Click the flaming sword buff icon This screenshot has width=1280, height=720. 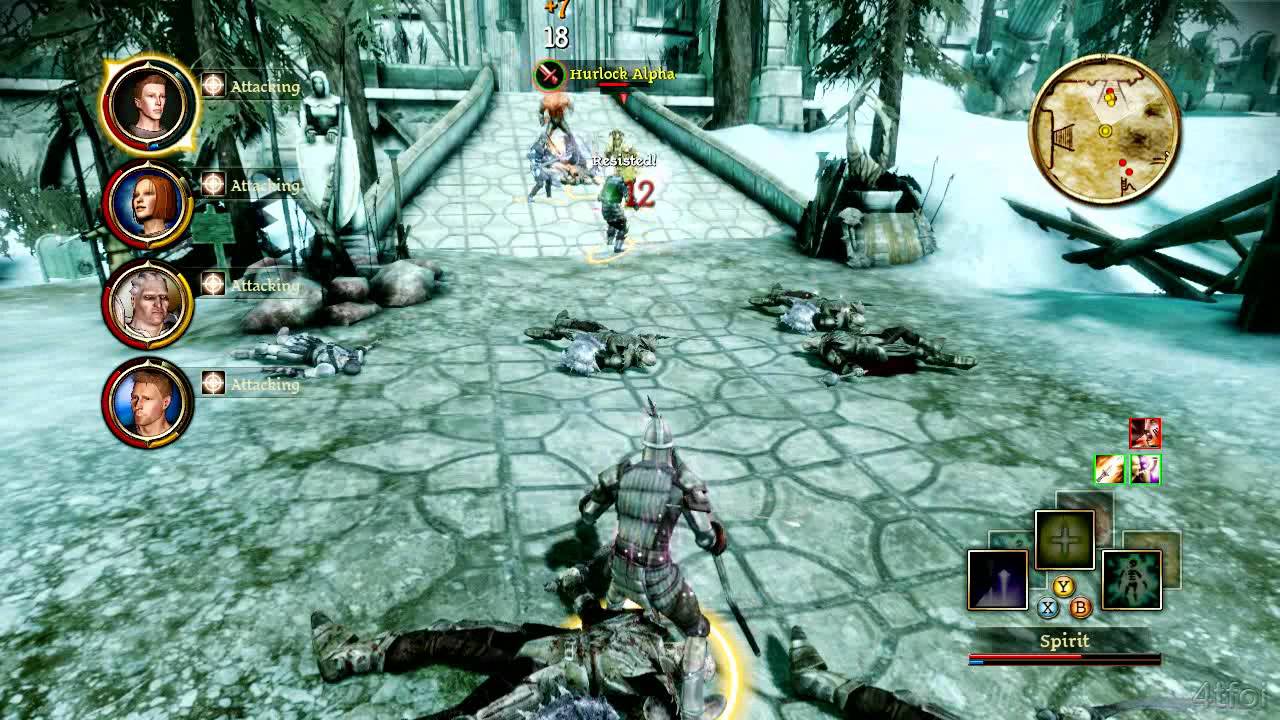tap(1110, 468)
